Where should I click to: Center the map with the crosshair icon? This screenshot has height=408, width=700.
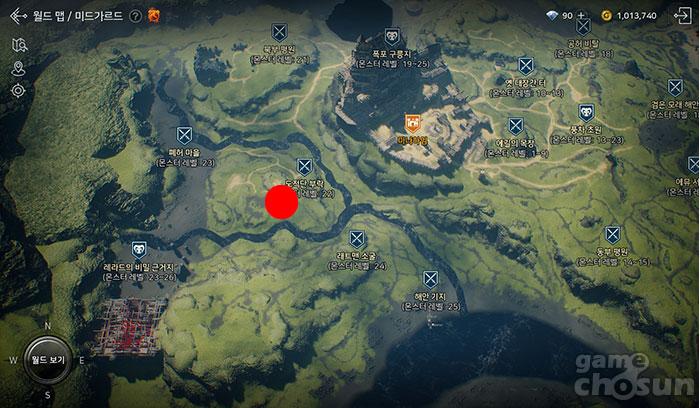point(19,91)
